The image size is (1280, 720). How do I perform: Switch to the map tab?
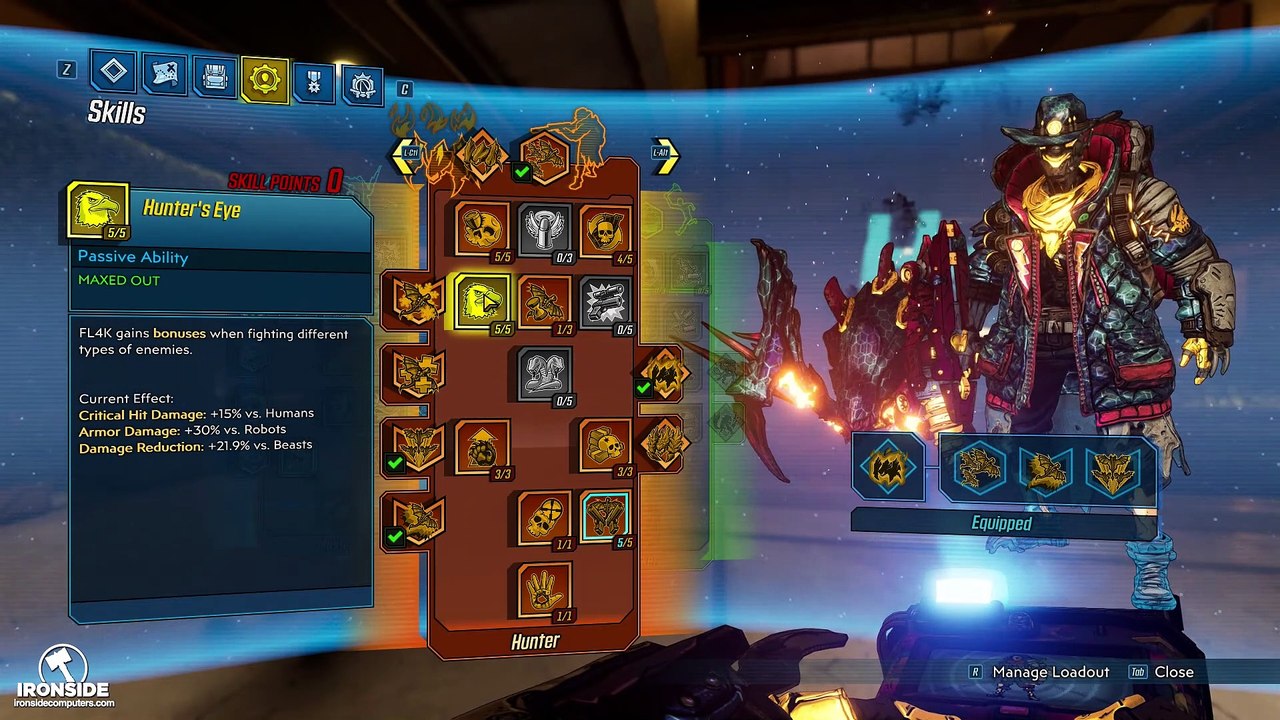pyautogui.click(x=165, y=74)
